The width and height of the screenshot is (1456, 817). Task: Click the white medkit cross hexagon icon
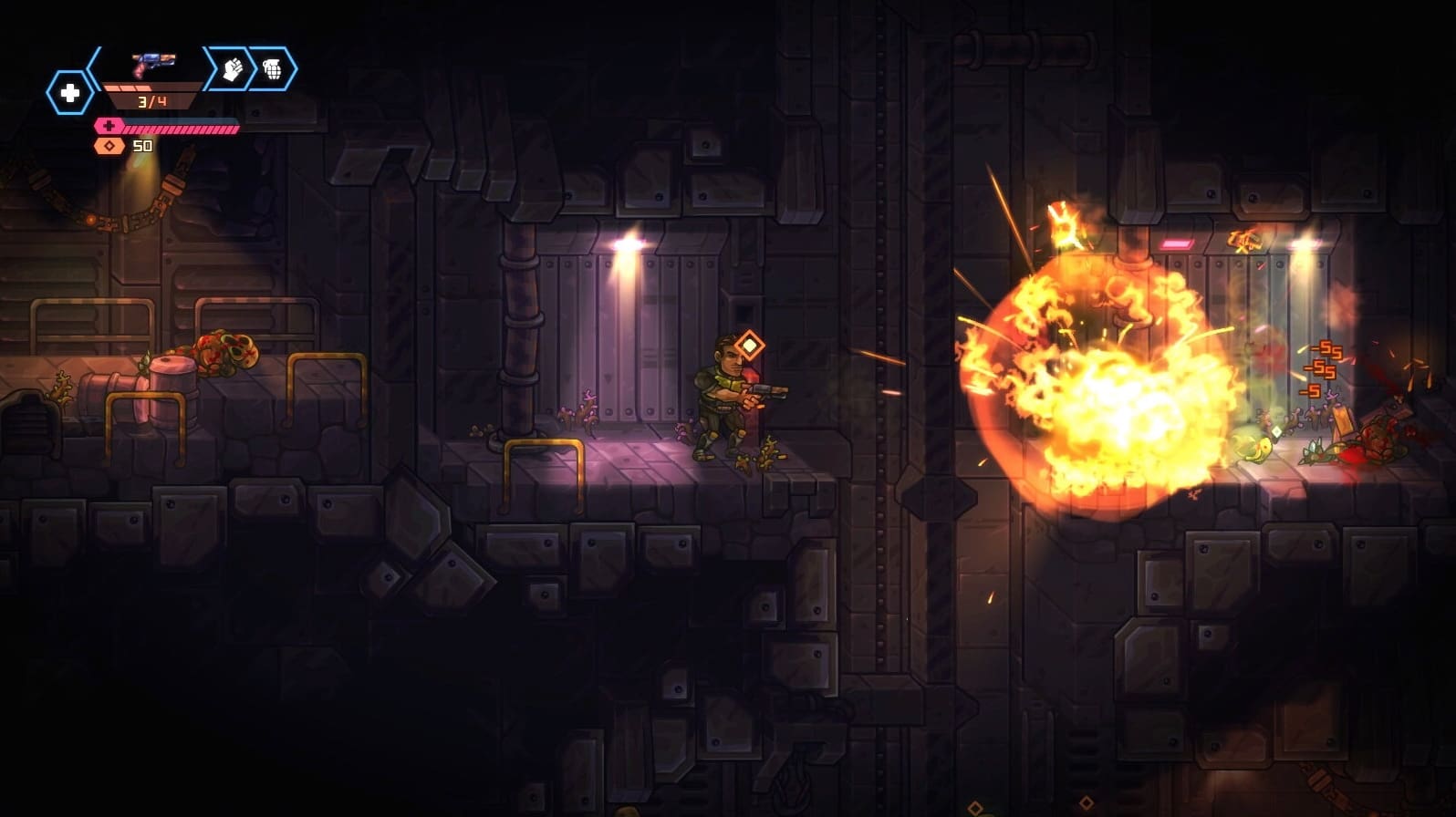[x=71, y=91]
